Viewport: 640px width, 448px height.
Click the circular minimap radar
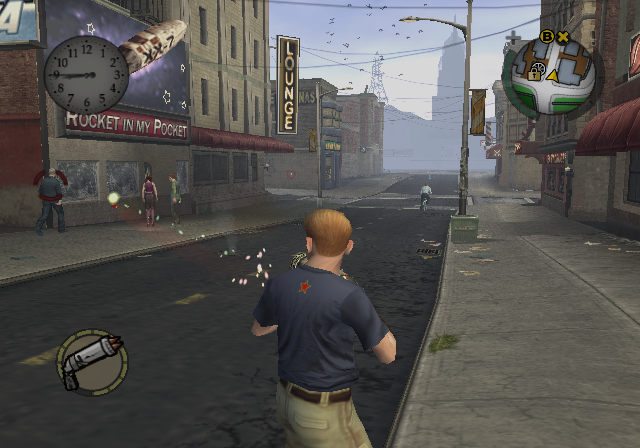pyautogui.click(x=550, y=77)
